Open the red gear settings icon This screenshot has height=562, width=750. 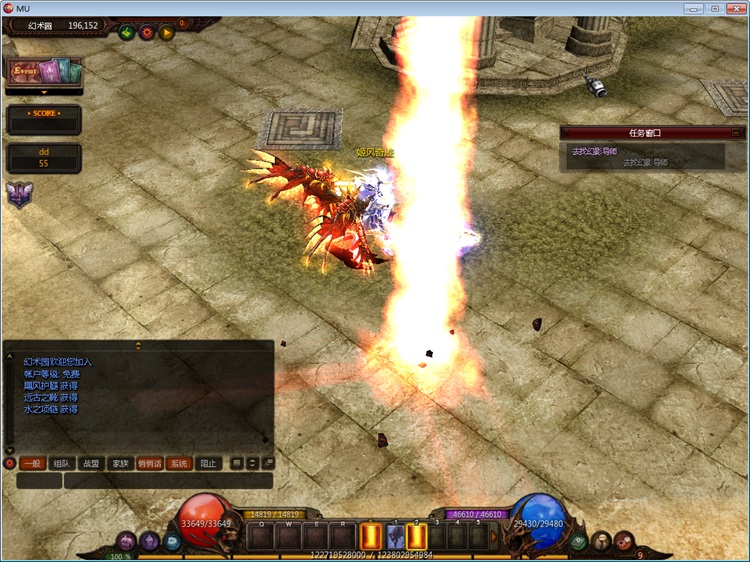tap(147, 32)
